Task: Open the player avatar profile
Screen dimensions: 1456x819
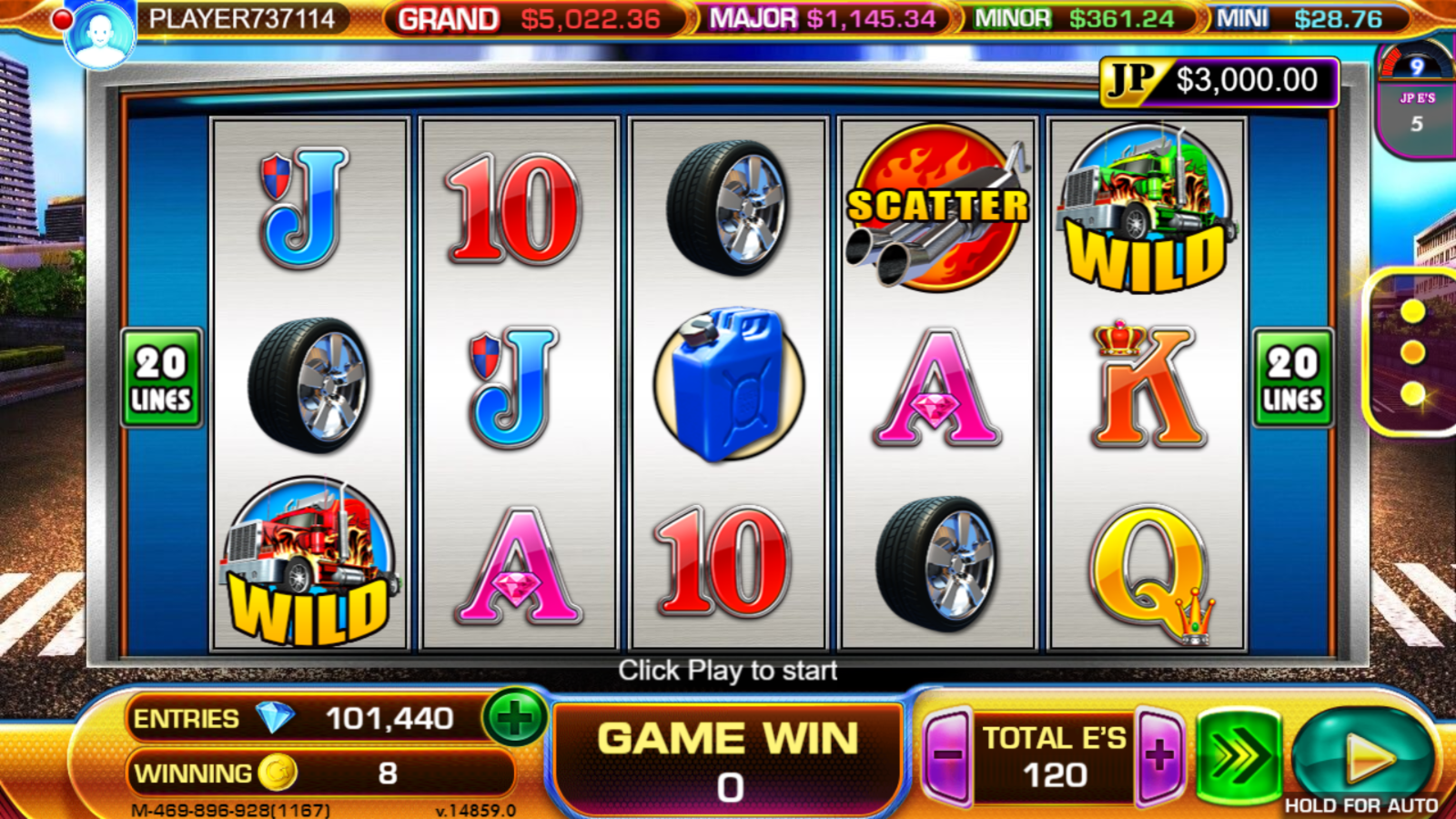Action: pos(99,35)
